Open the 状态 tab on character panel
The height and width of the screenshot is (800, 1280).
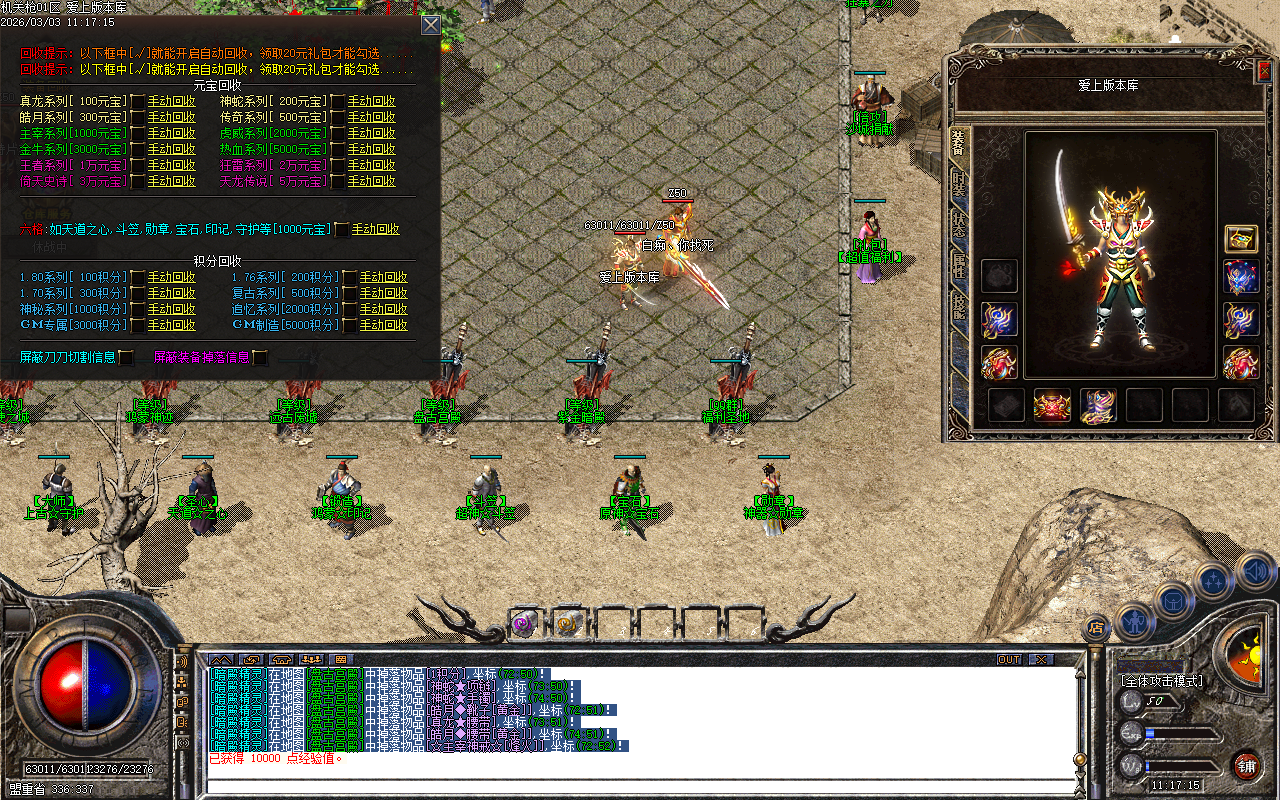point(957,223)
